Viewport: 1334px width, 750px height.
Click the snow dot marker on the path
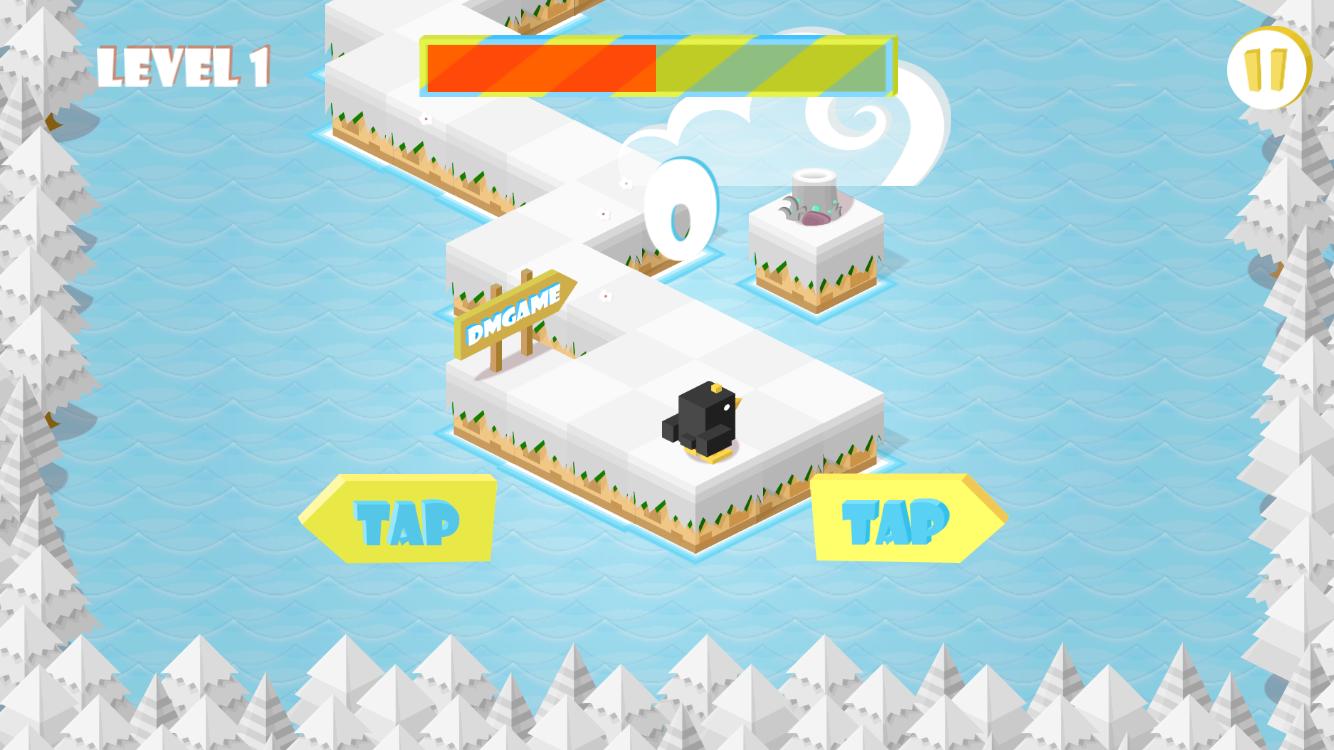pyautogui.click(x=605, y=296)
